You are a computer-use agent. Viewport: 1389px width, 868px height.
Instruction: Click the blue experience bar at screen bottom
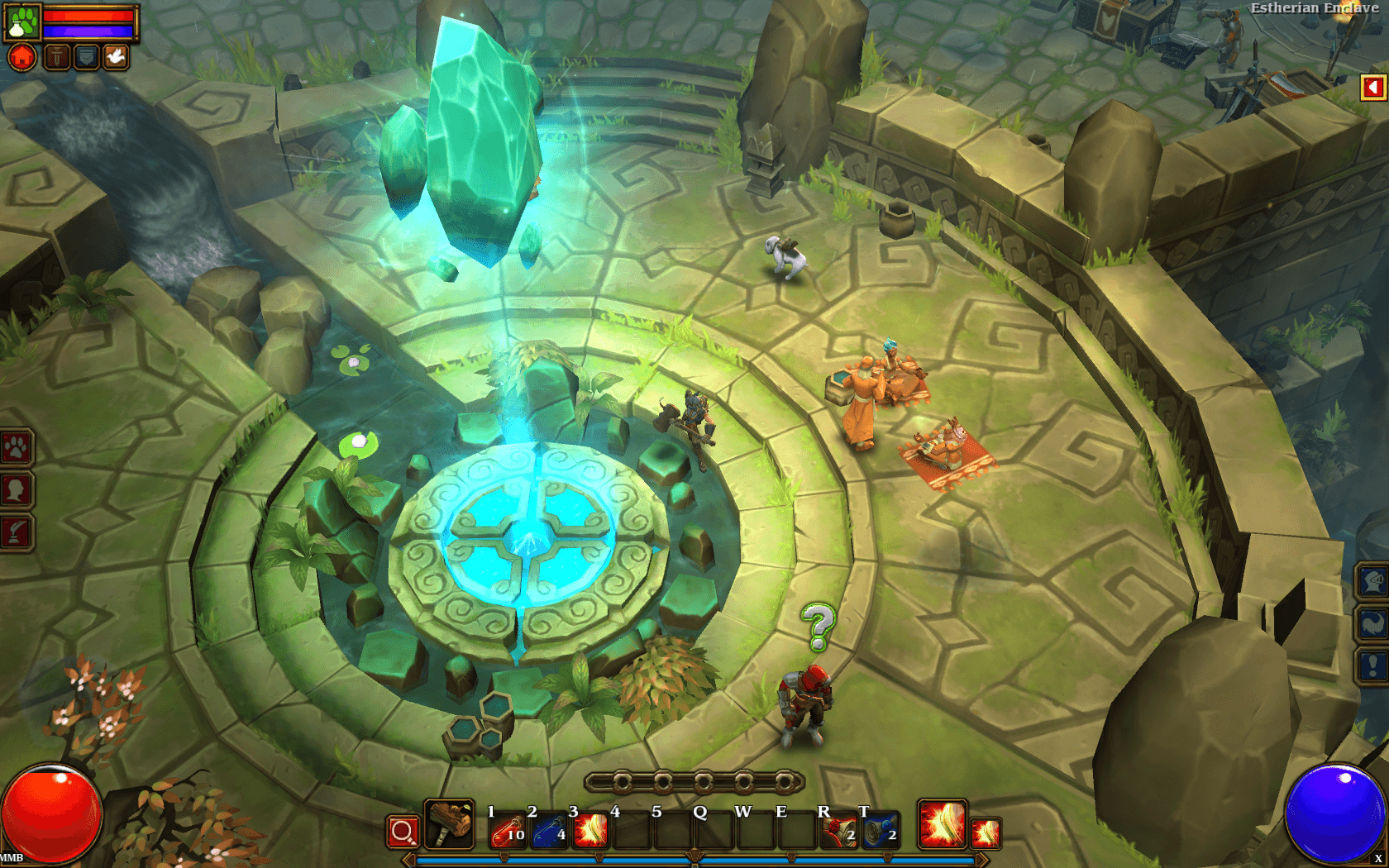coord(694,860)
